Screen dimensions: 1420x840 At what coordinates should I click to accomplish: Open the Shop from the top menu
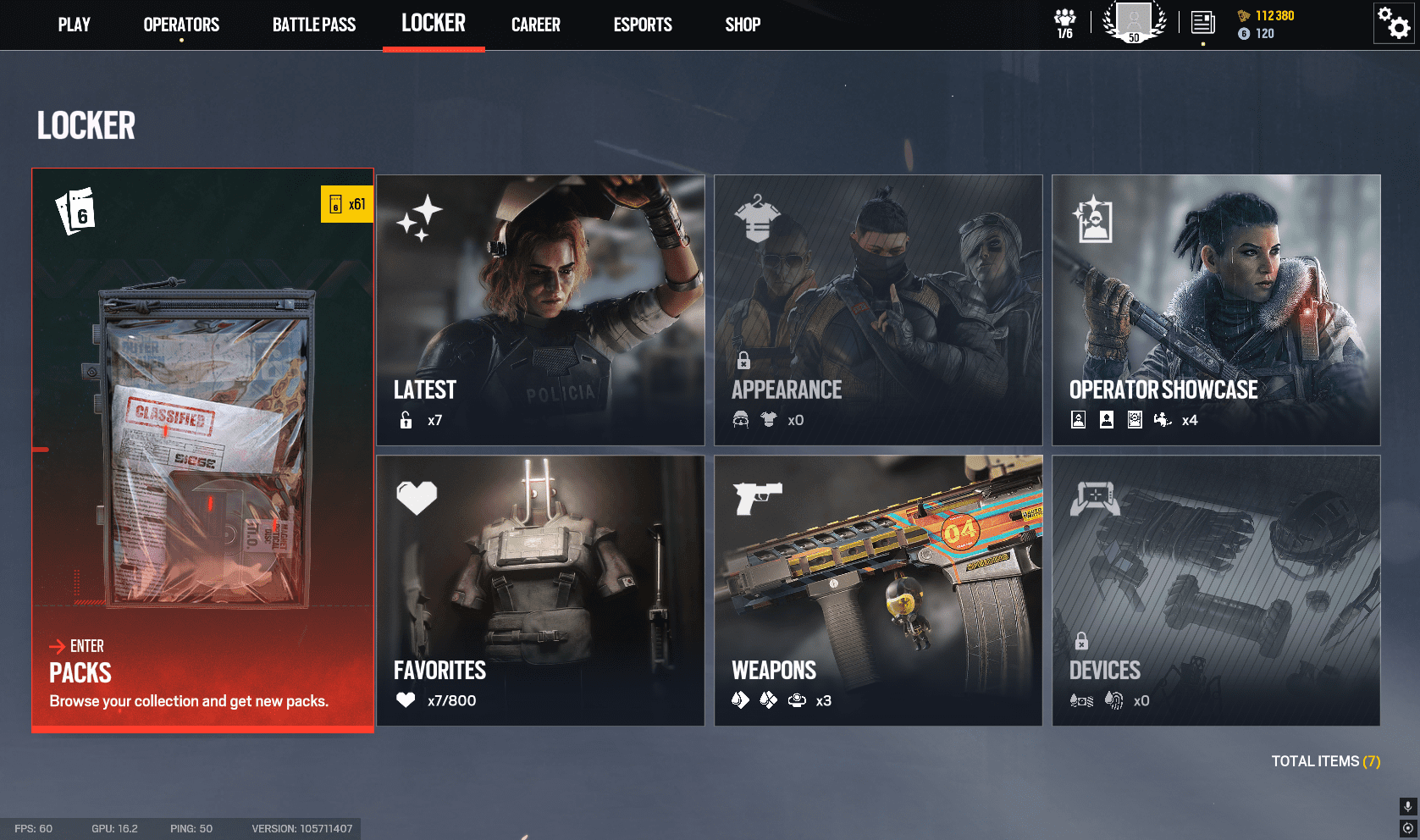(742, 25)
